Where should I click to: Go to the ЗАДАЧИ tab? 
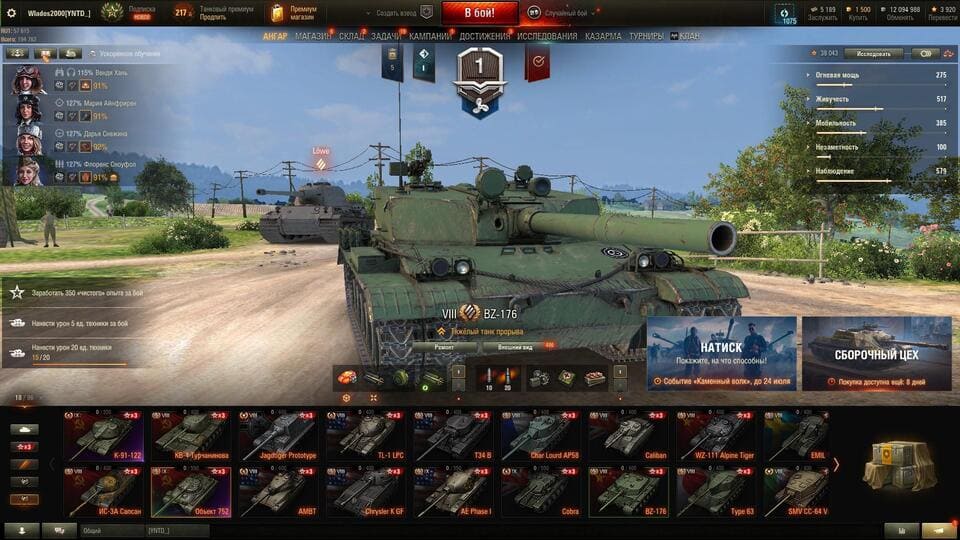coord(386,36)
